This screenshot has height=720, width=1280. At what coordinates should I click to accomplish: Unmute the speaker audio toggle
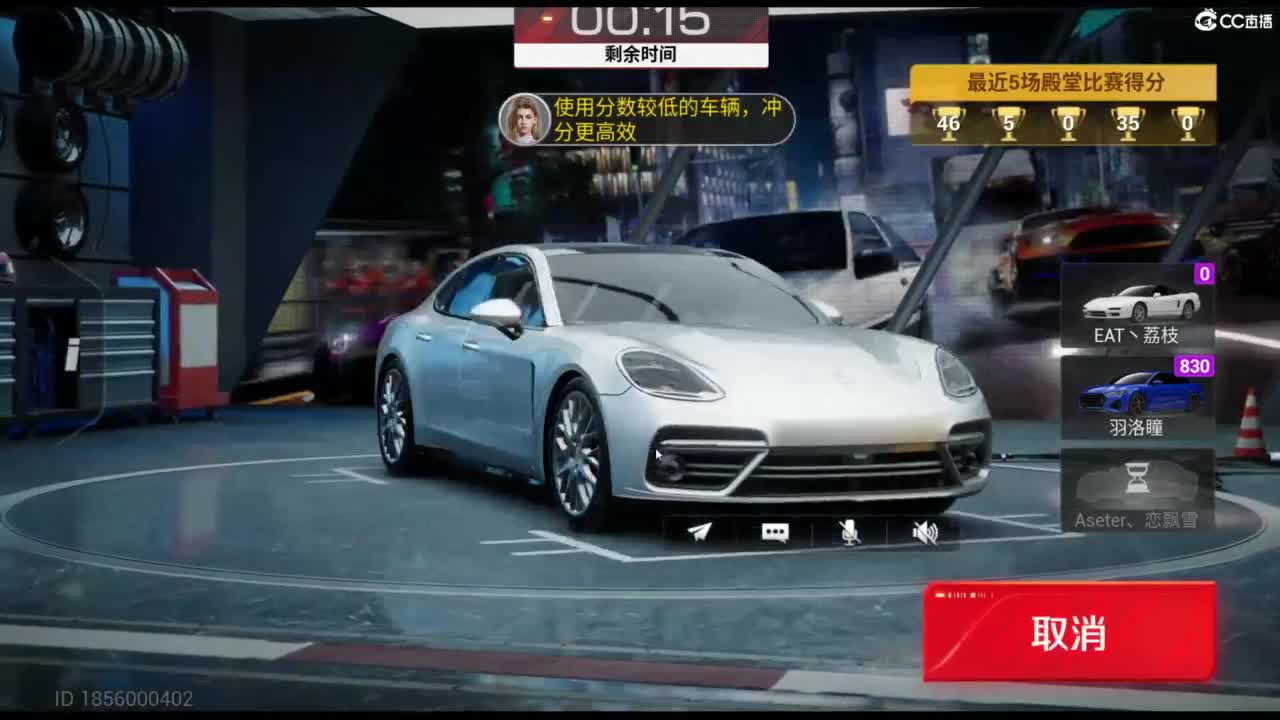(x=927, y=533)
